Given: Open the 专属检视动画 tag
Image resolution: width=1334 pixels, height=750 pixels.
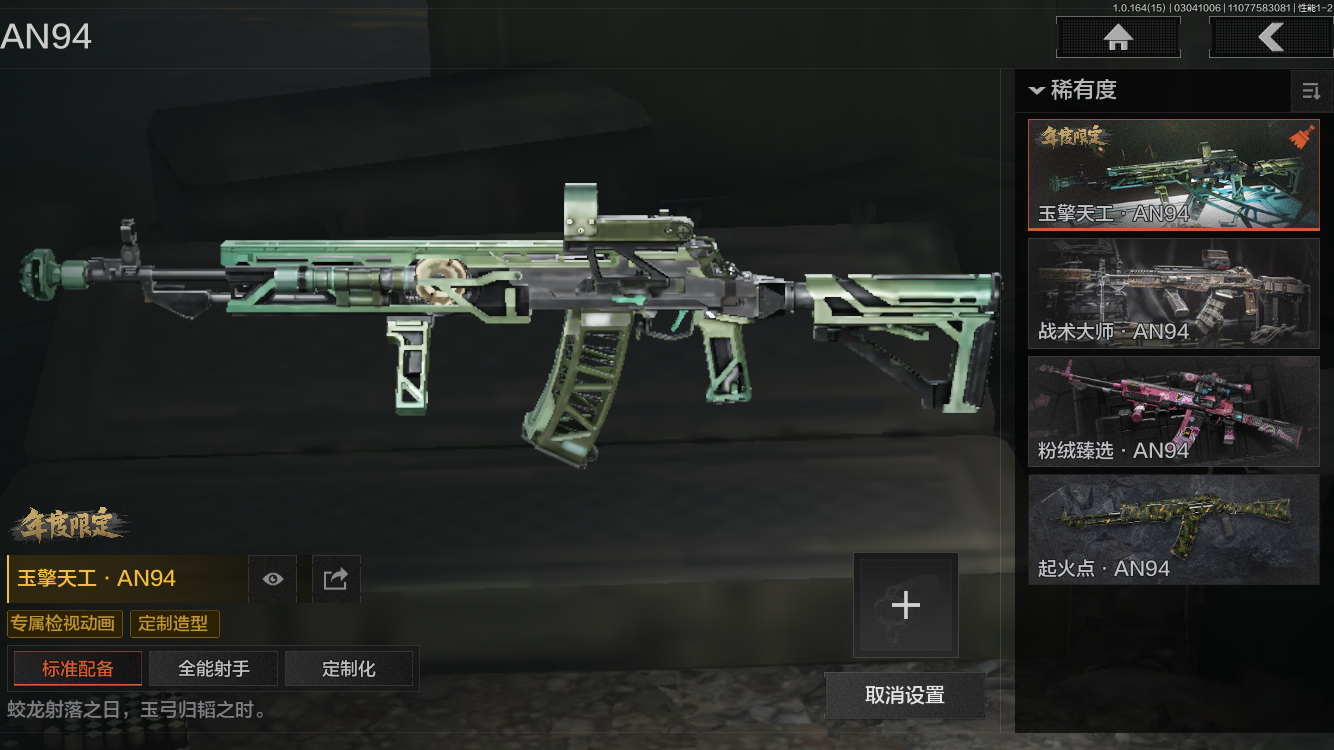Looking at the screenshot, I should [x=66, y=624].
